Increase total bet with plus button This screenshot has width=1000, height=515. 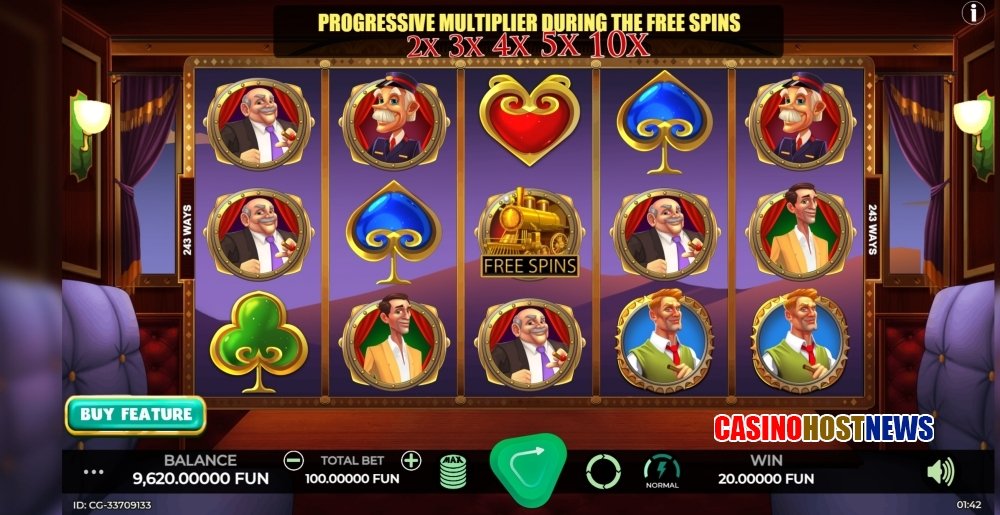tap(411, 461)
